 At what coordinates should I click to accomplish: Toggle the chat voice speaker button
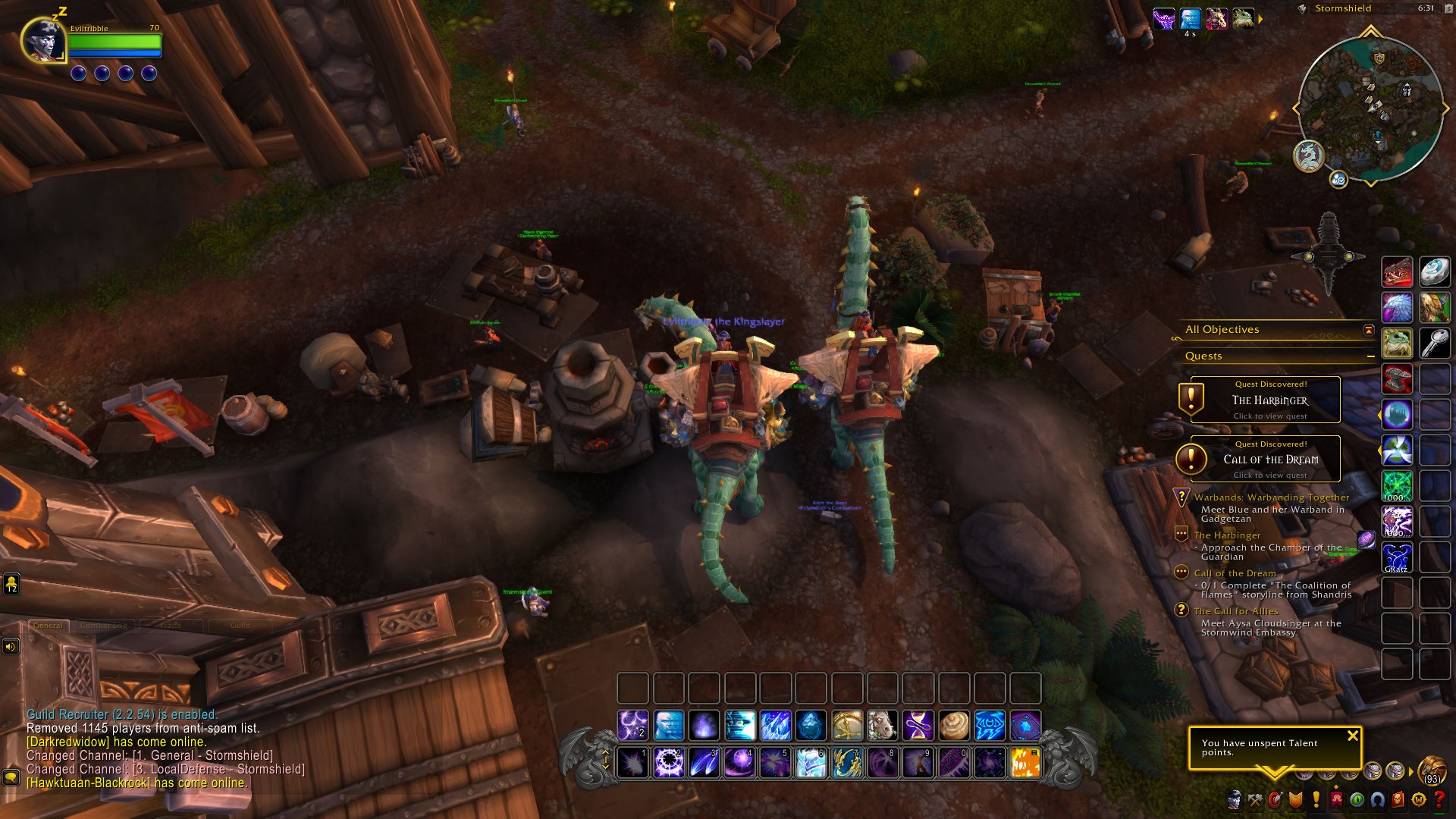click(x=11, y=647)
